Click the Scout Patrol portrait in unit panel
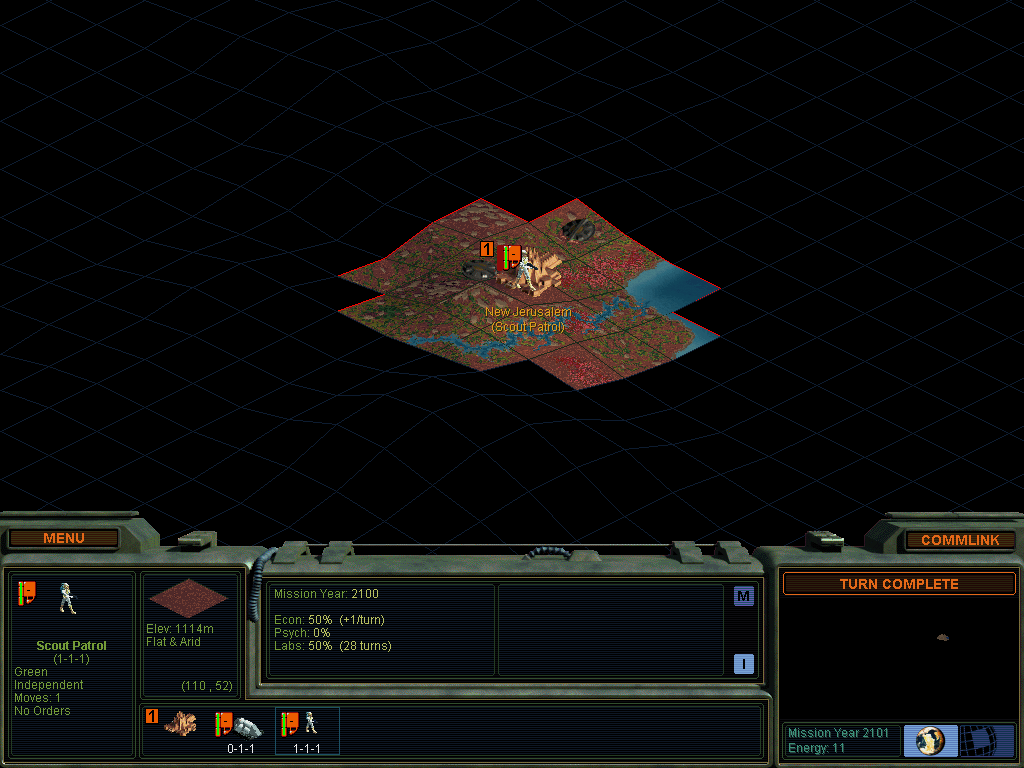1024x768 pixels. [68, 597]
